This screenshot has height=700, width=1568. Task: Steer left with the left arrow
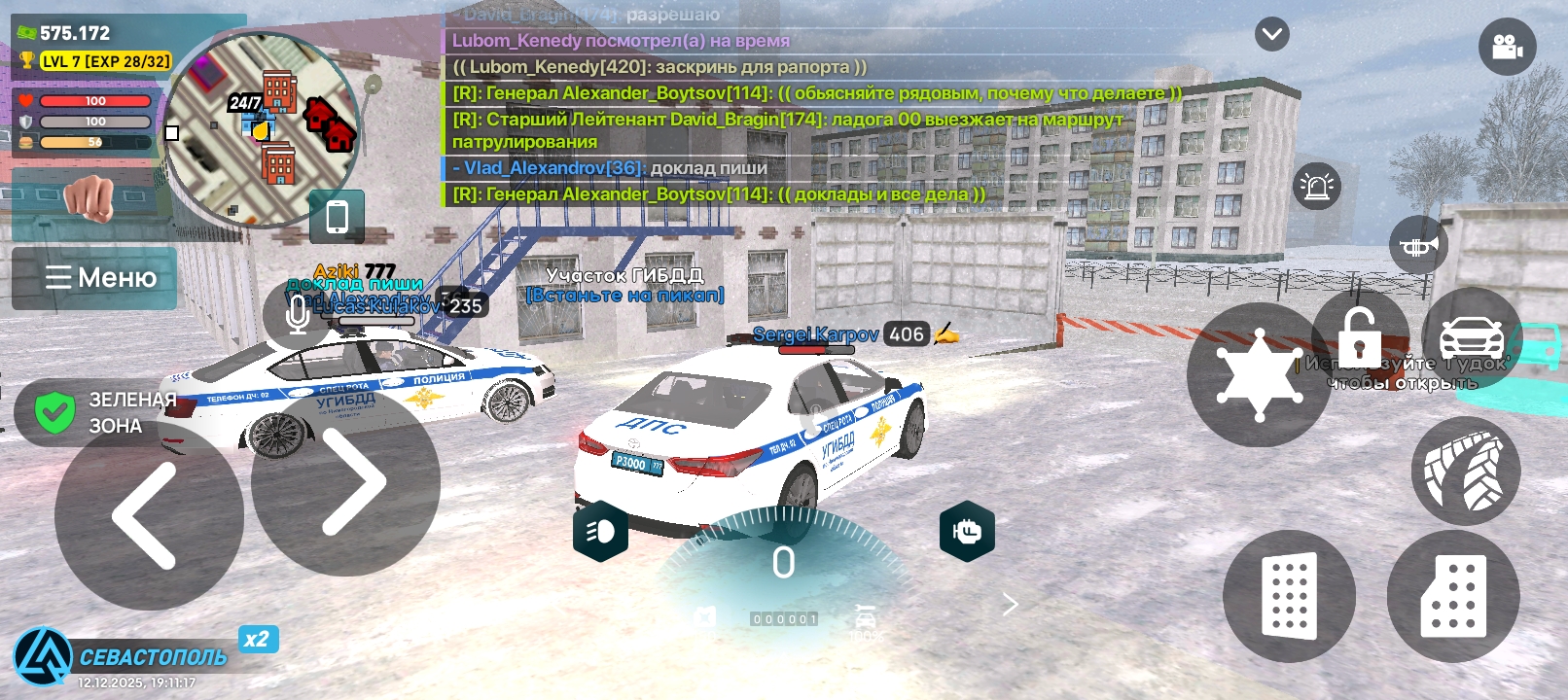(148, 515)
